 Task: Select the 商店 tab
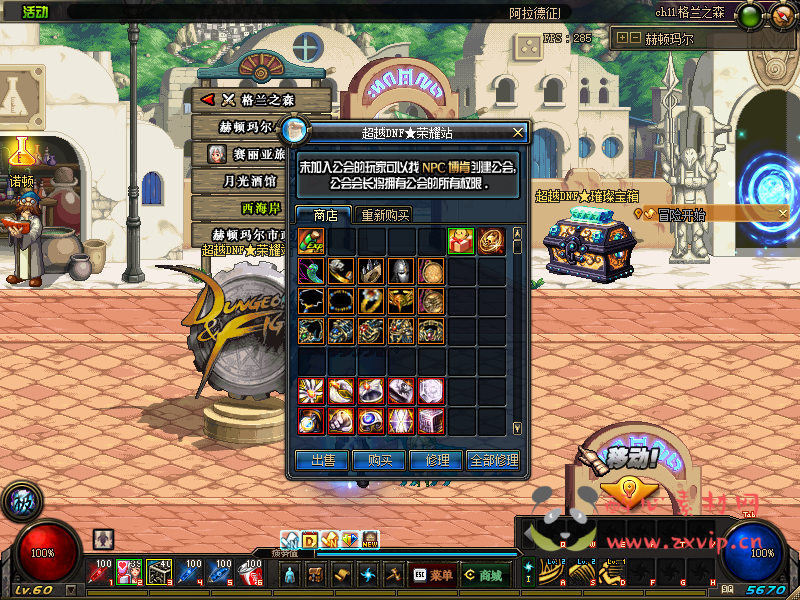324,215
